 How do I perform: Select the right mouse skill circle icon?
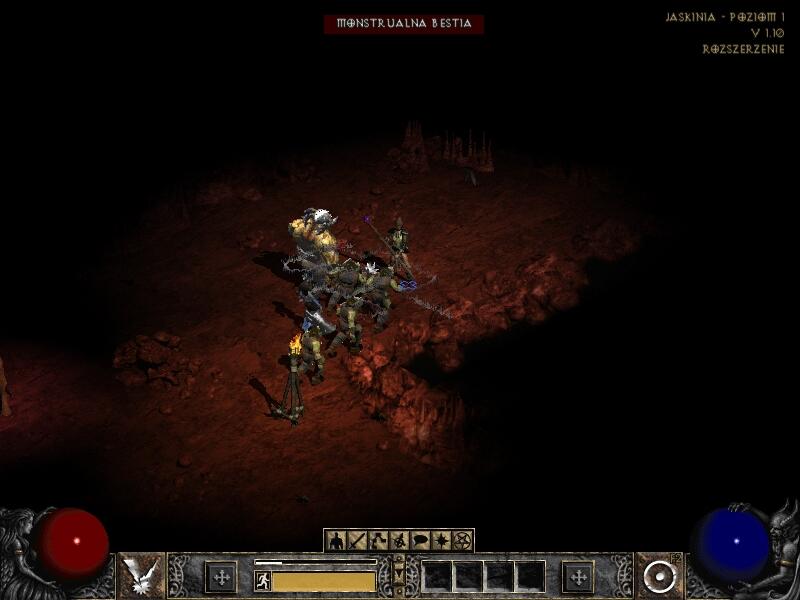(x=659, y=576)
